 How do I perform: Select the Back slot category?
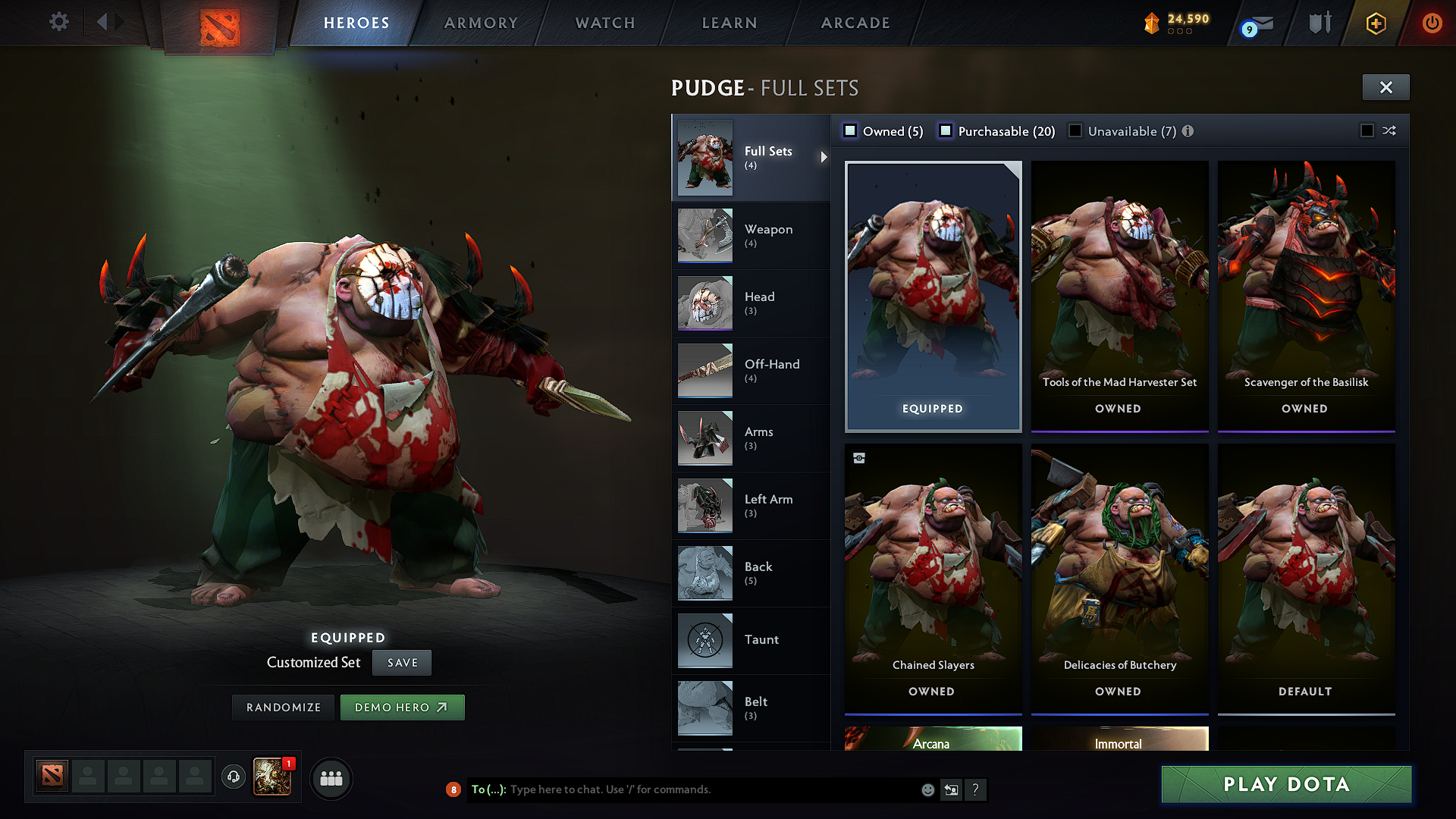point(750,573)
